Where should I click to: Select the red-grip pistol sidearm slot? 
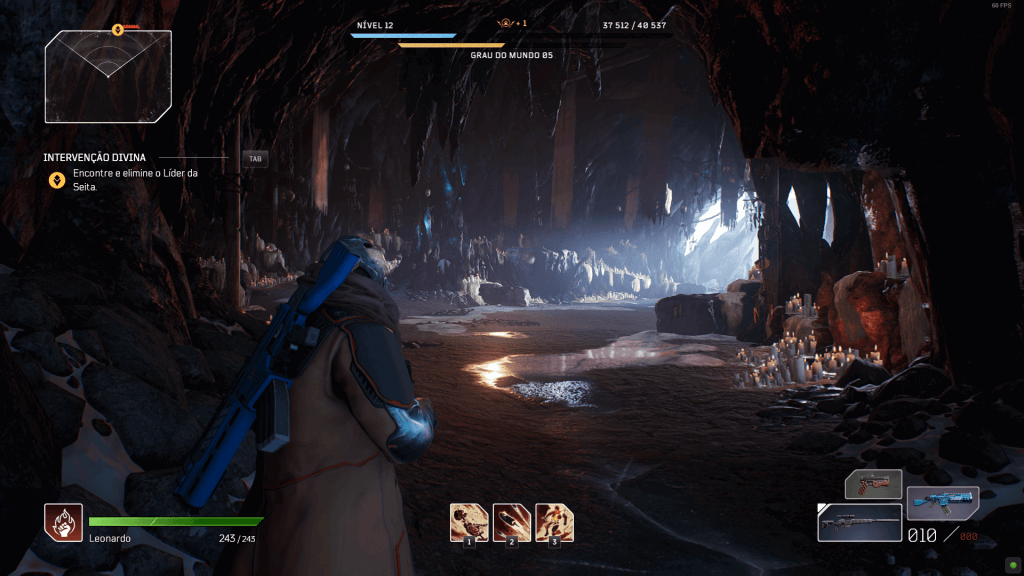tap(874, 484)
